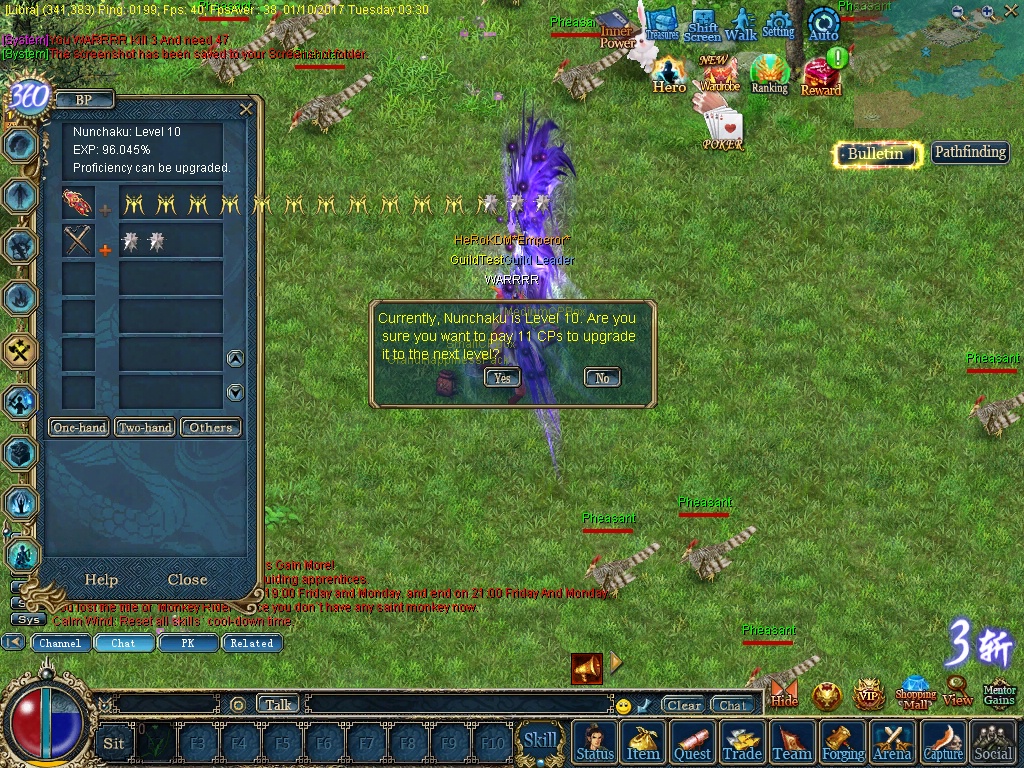Open the Poker minigame icon

[x=723, y=130]
